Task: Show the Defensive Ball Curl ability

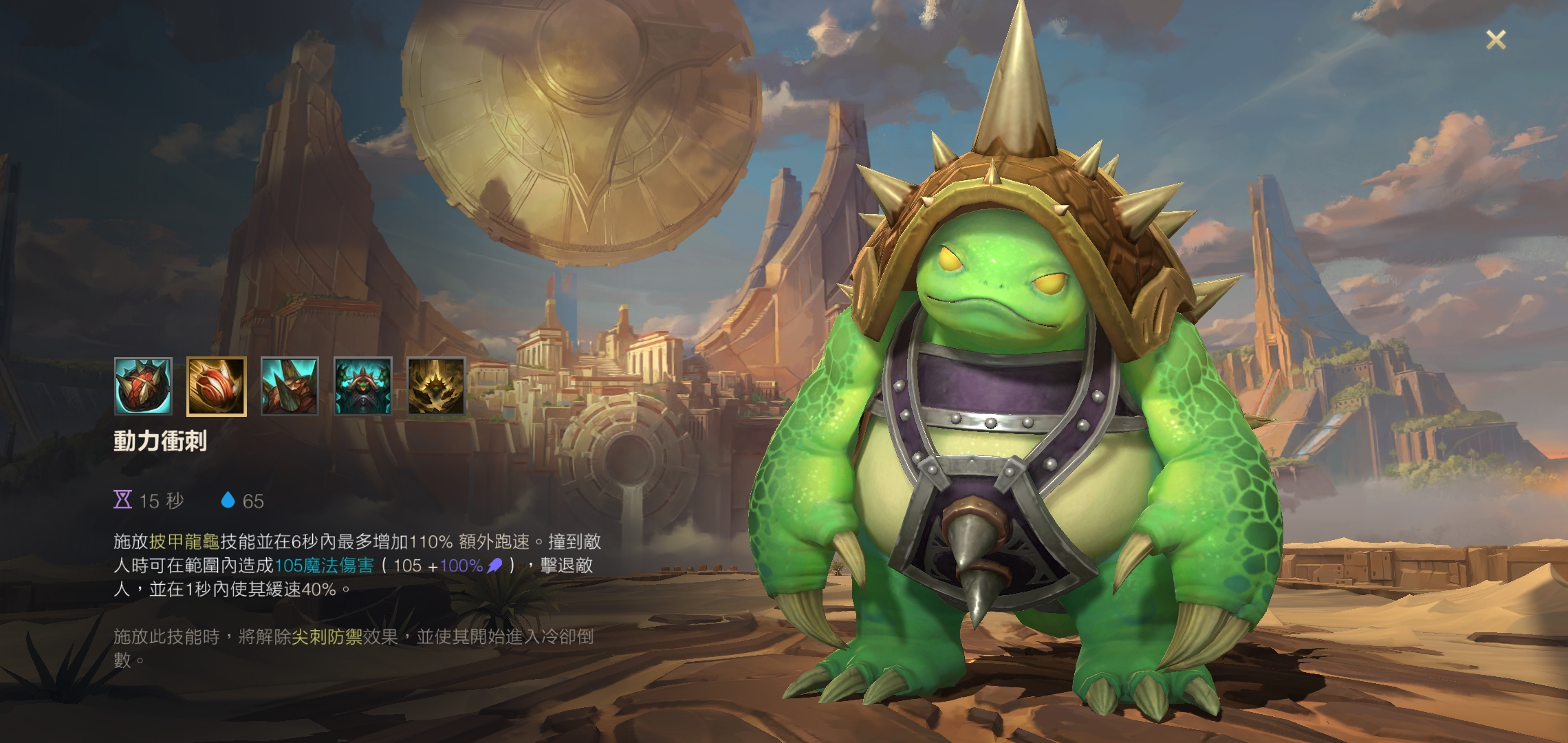Action: click(x=290, y=387)
